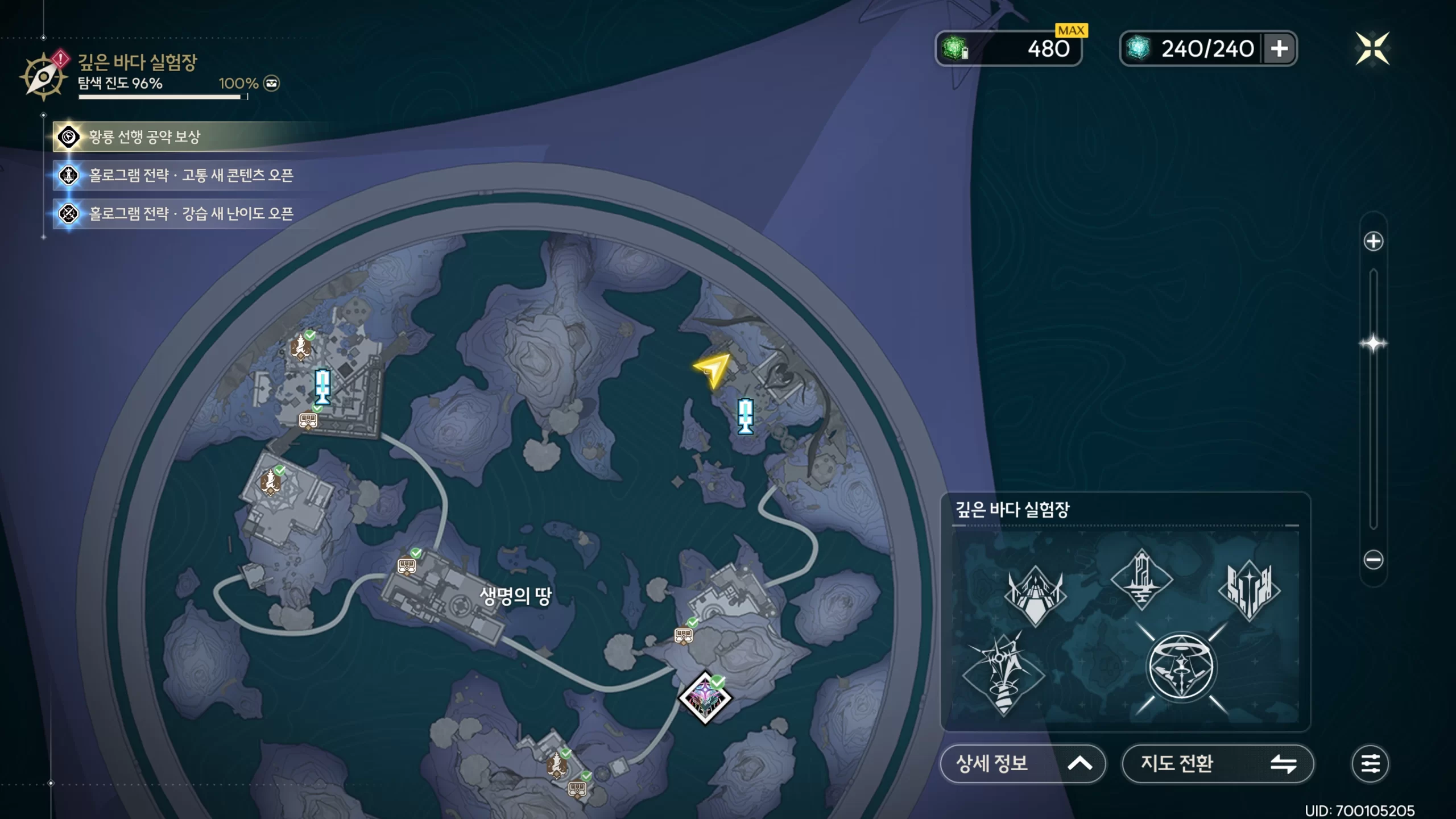Open 황룡 선행 공약 보상 quest entry
Image resolution: width=1456 pixels, height=819 pixels.
pyautogui.click(x=144, y=137)
